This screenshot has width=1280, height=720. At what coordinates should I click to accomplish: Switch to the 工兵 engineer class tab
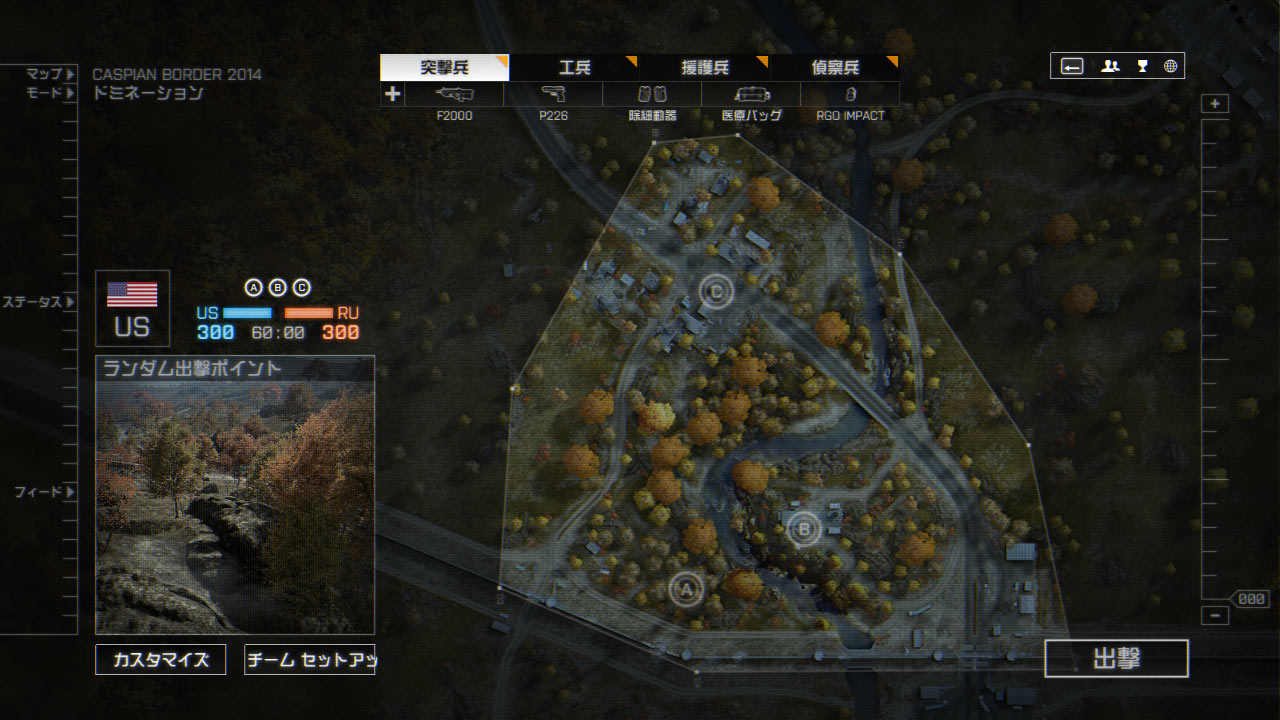[575, 68]
